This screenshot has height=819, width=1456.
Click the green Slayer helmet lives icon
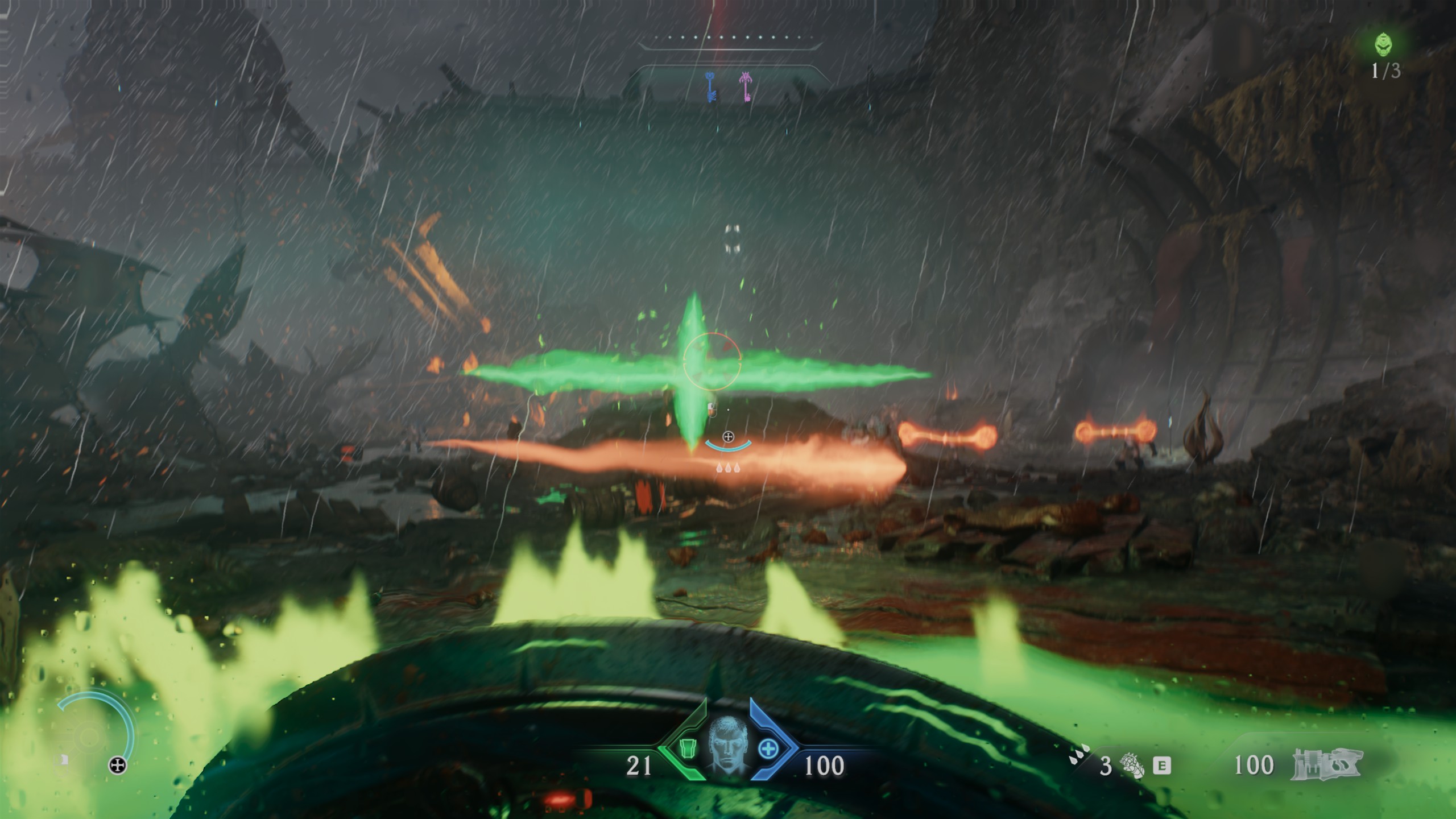[1384, 44]
